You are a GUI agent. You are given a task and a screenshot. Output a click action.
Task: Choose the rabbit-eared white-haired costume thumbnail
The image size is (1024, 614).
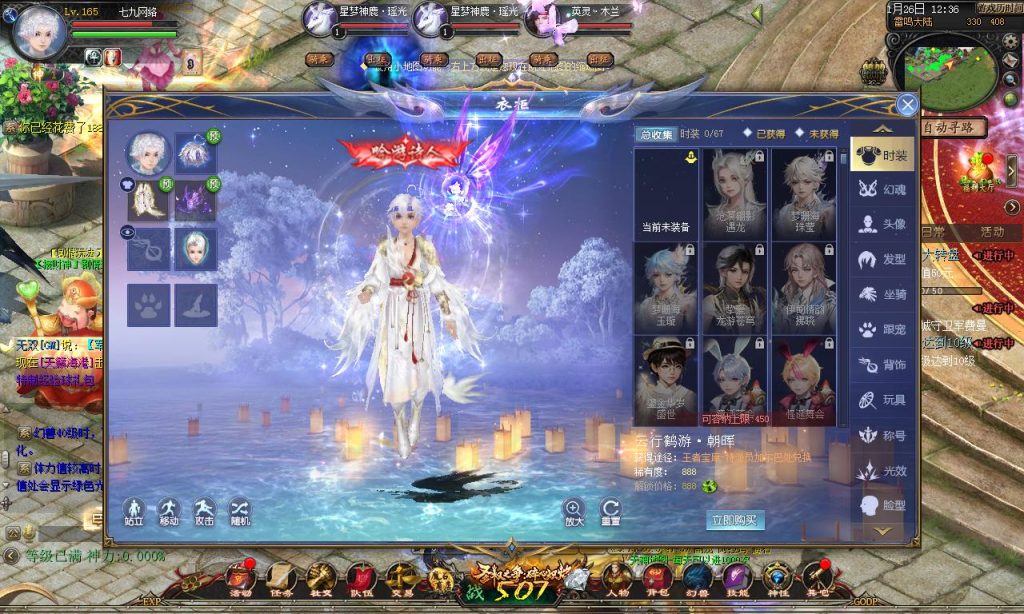point(734,380)
